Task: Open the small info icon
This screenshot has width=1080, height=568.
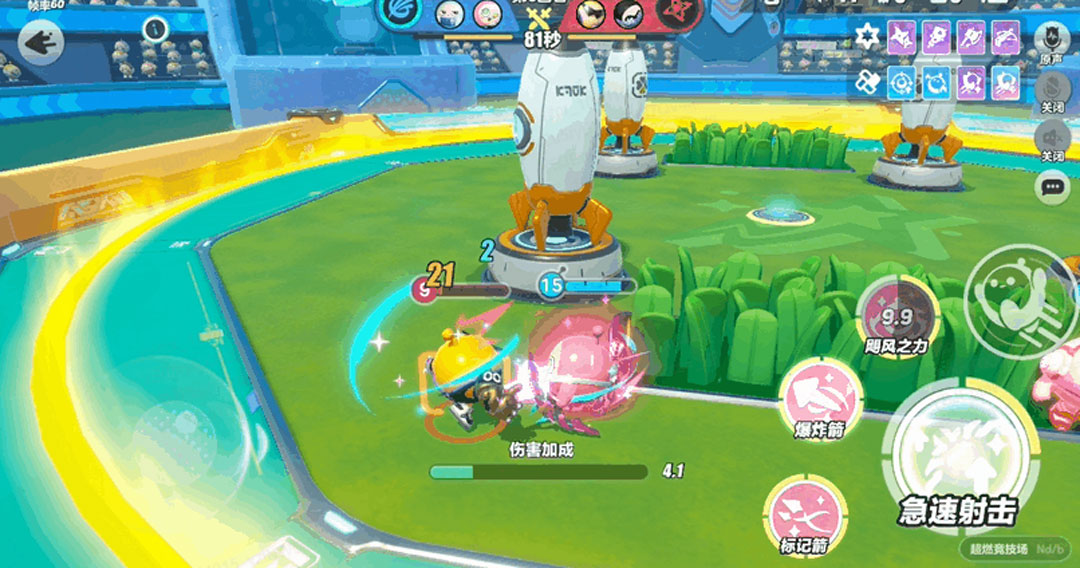Action: click(x=154, y=29)
